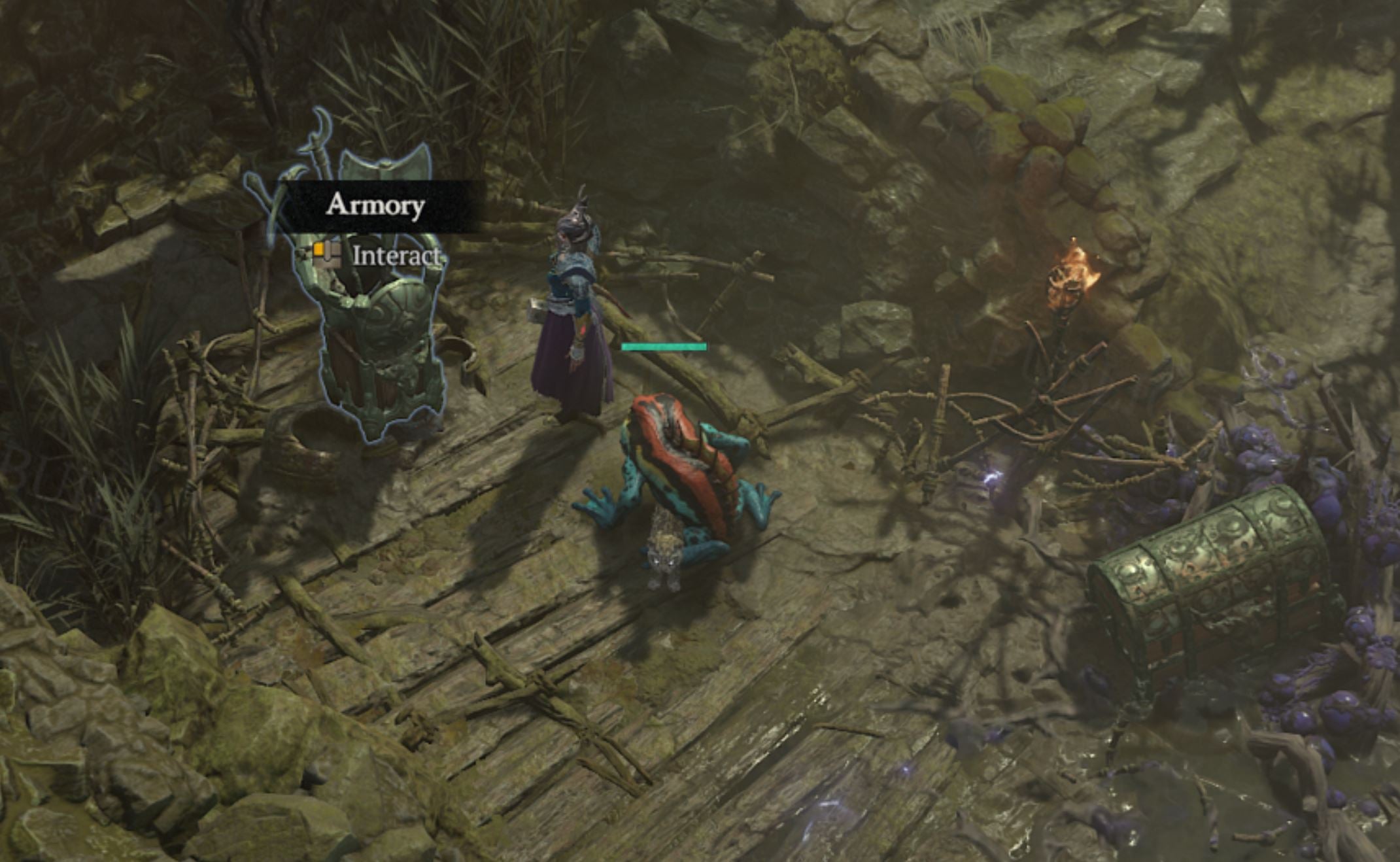Select the Armory name label

pos(375,205)
